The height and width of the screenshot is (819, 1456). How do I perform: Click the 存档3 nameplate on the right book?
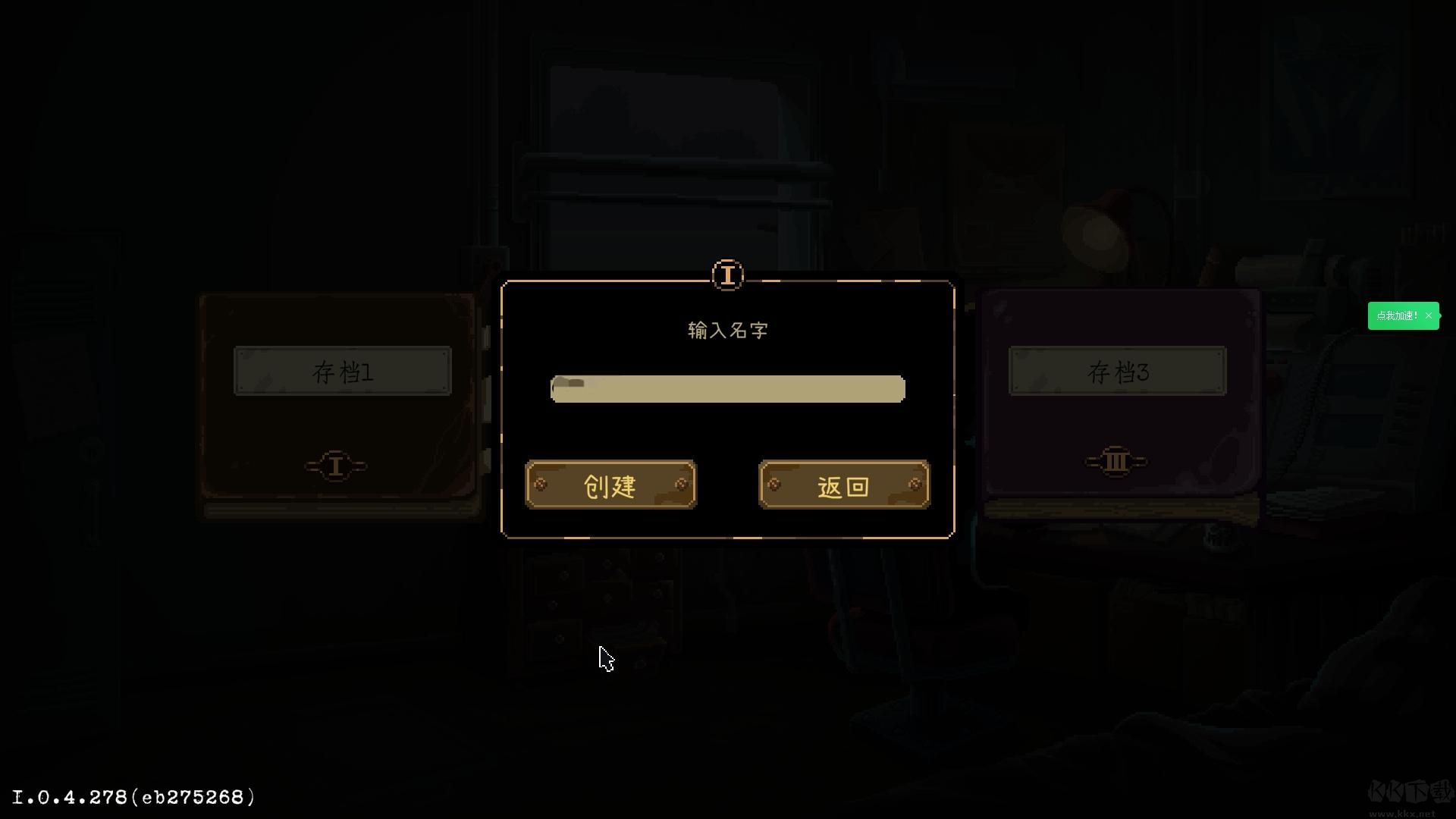pyautogui.click(x=1118, y=372)
